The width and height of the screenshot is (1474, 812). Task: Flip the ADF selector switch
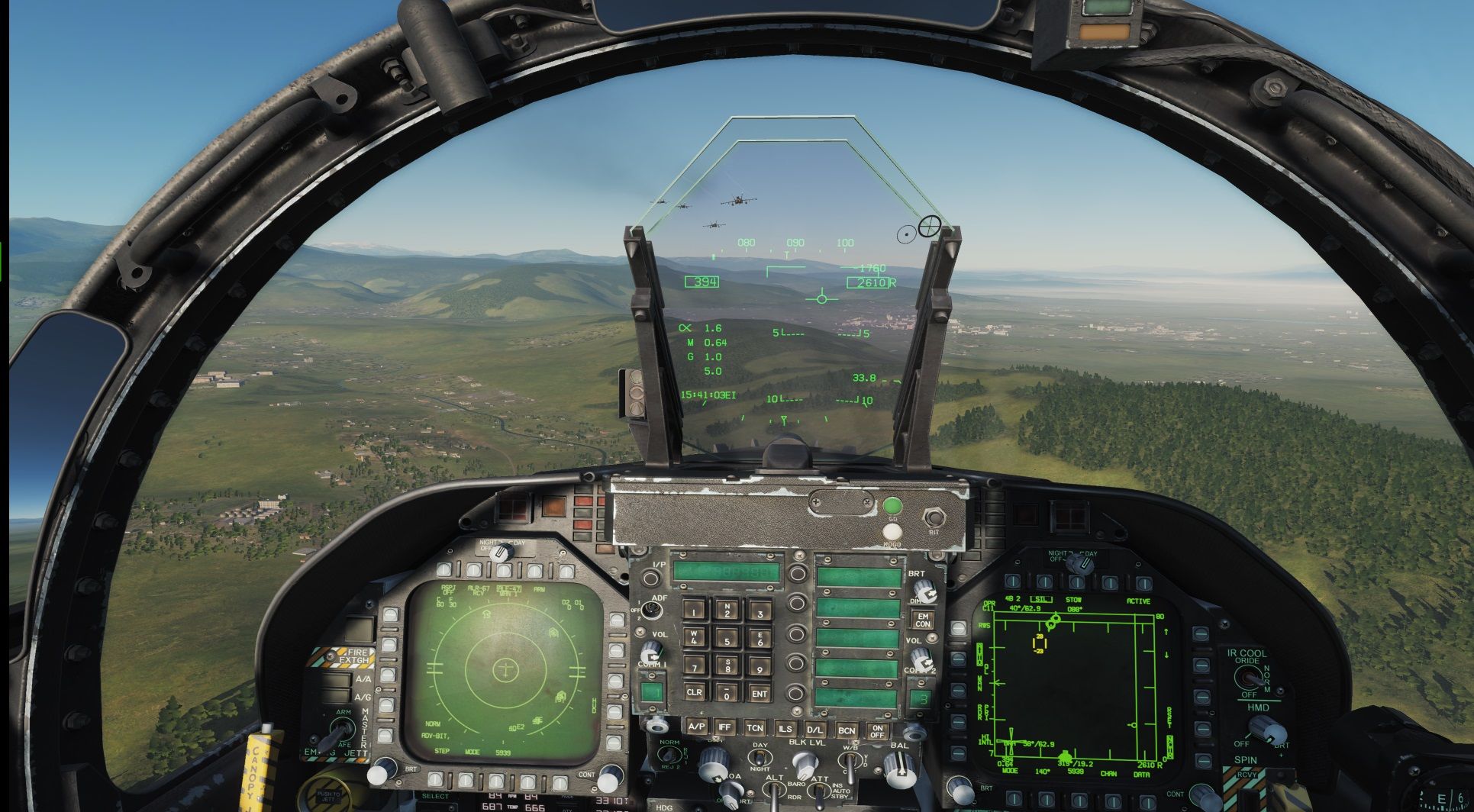click(x=651, y=609)
